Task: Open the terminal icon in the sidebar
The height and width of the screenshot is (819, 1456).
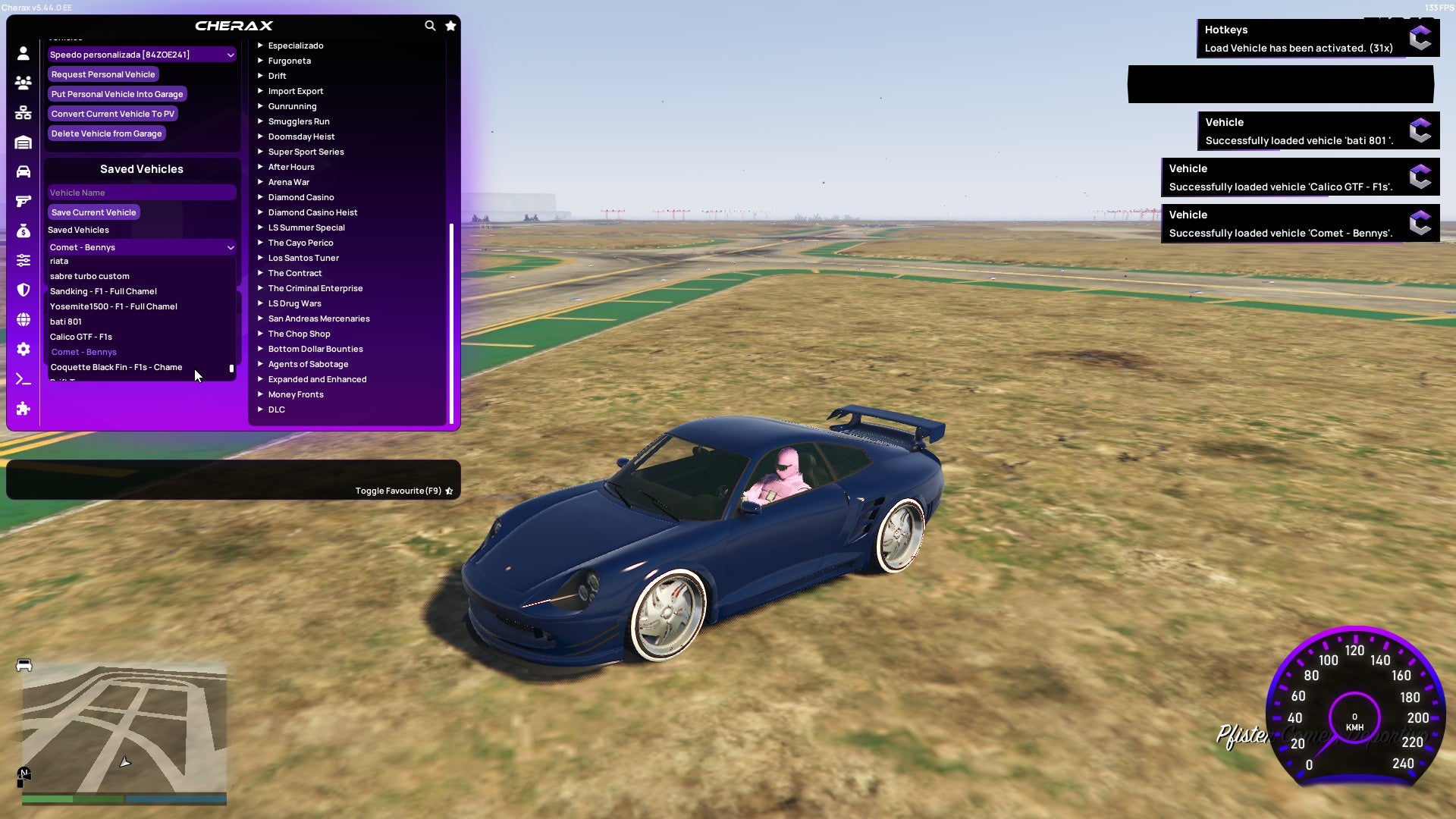Action: [x=23, y=379]
